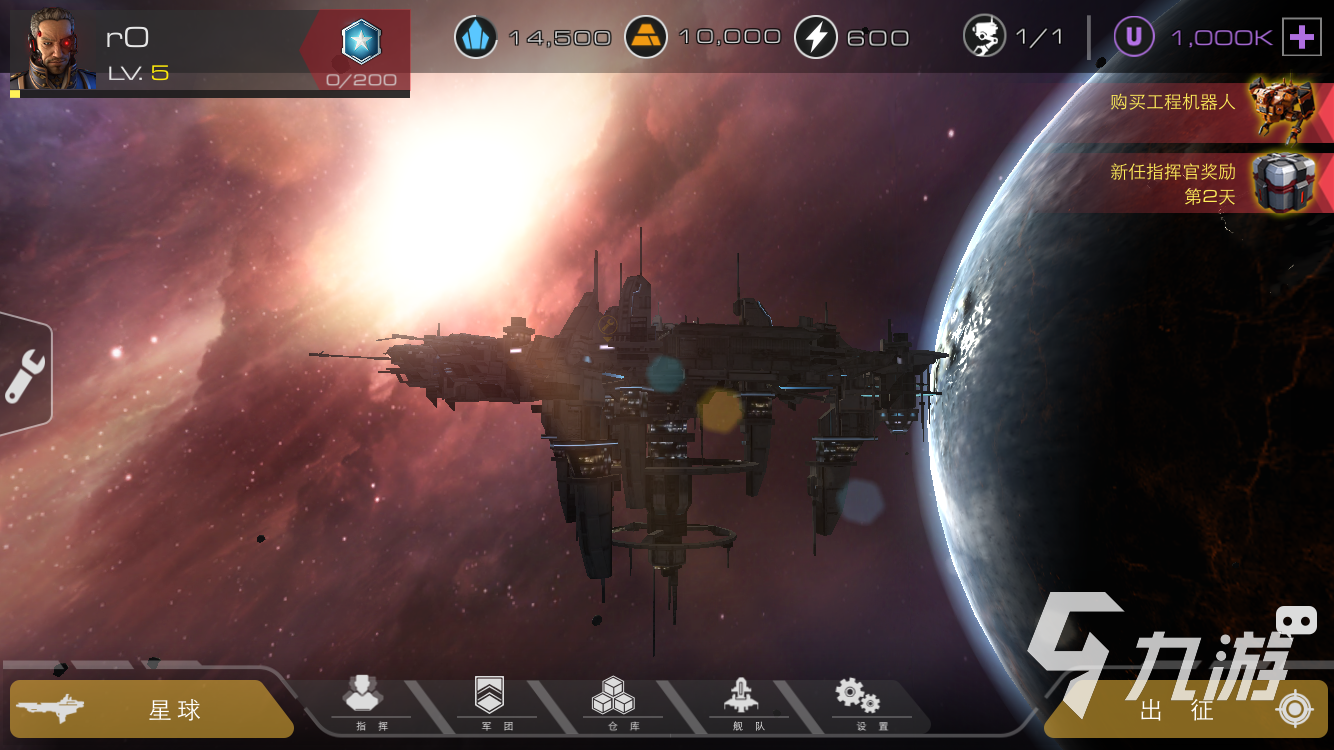Select the blue crystal resource icon
1334x750 pixels.
476,38
